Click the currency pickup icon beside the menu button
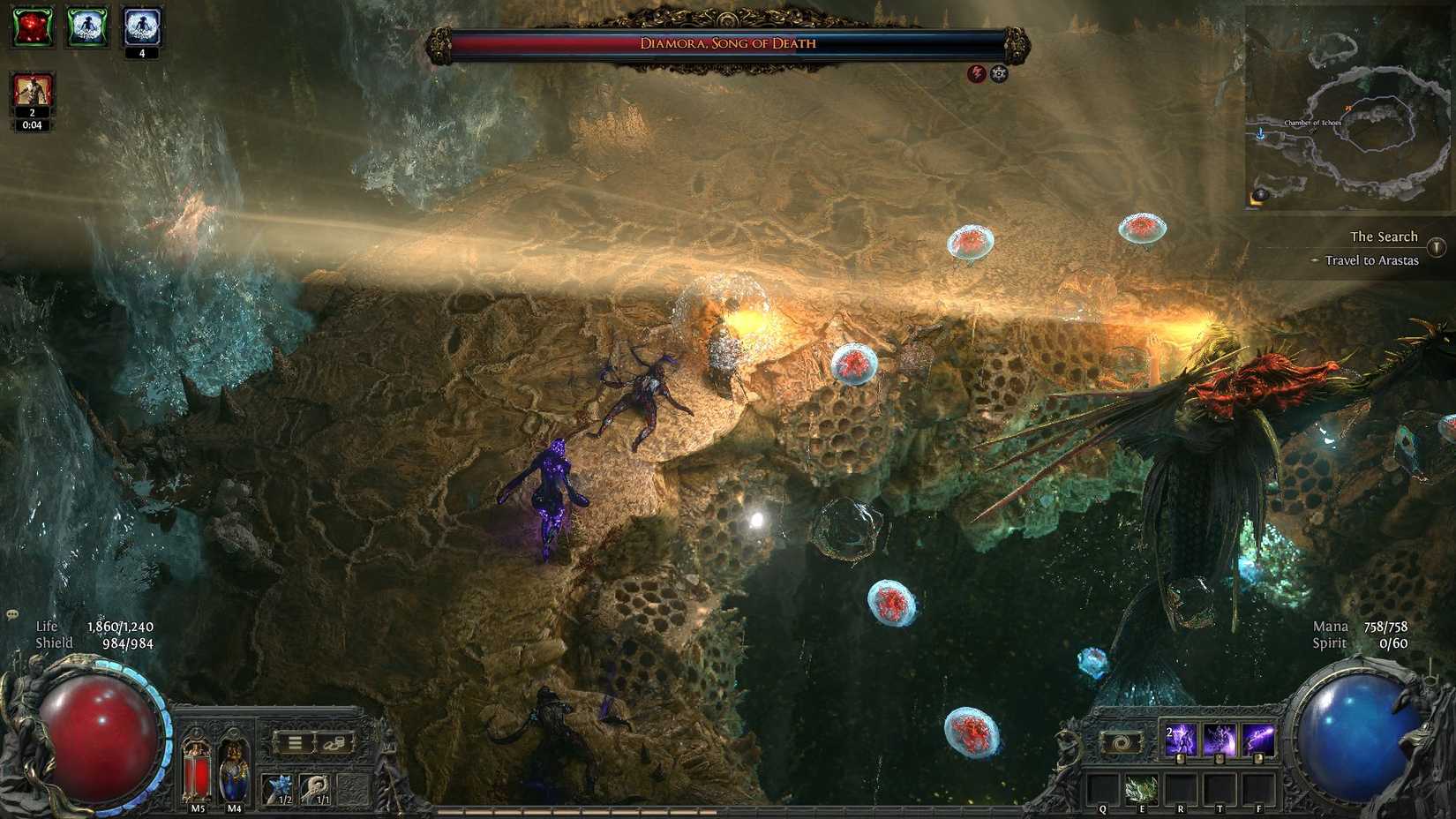1456x819 pixels. 334,743
